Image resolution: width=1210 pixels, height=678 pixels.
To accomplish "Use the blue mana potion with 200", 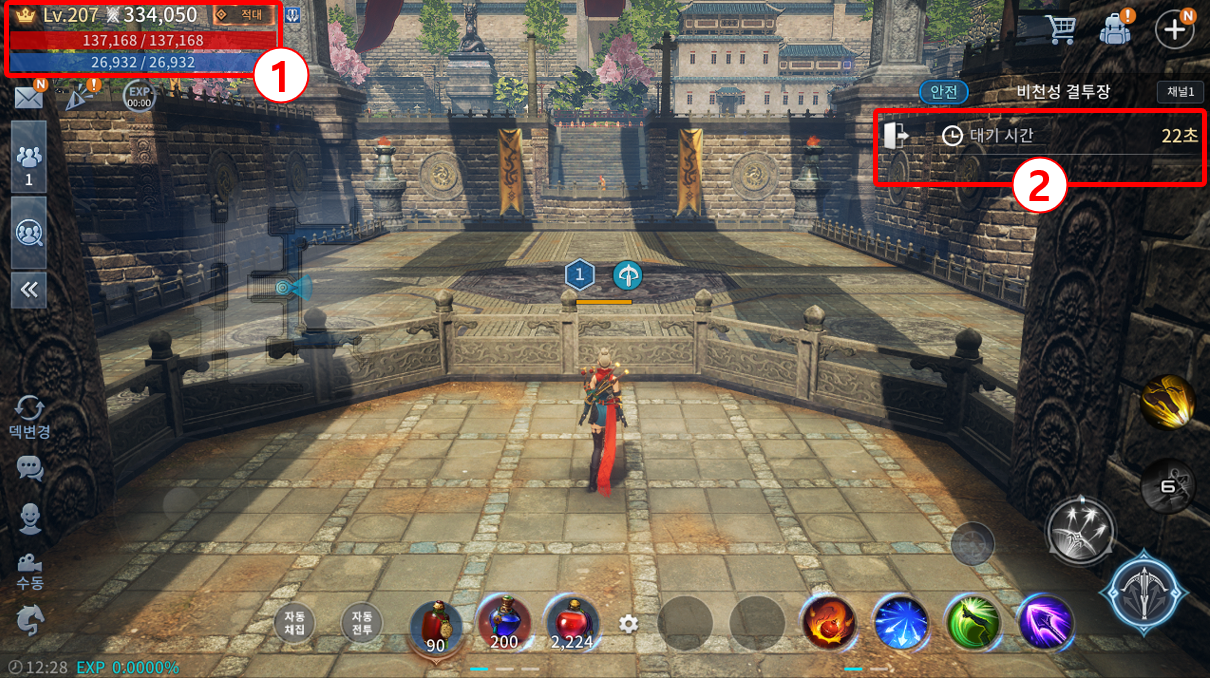I will click(x=503, y=622).
